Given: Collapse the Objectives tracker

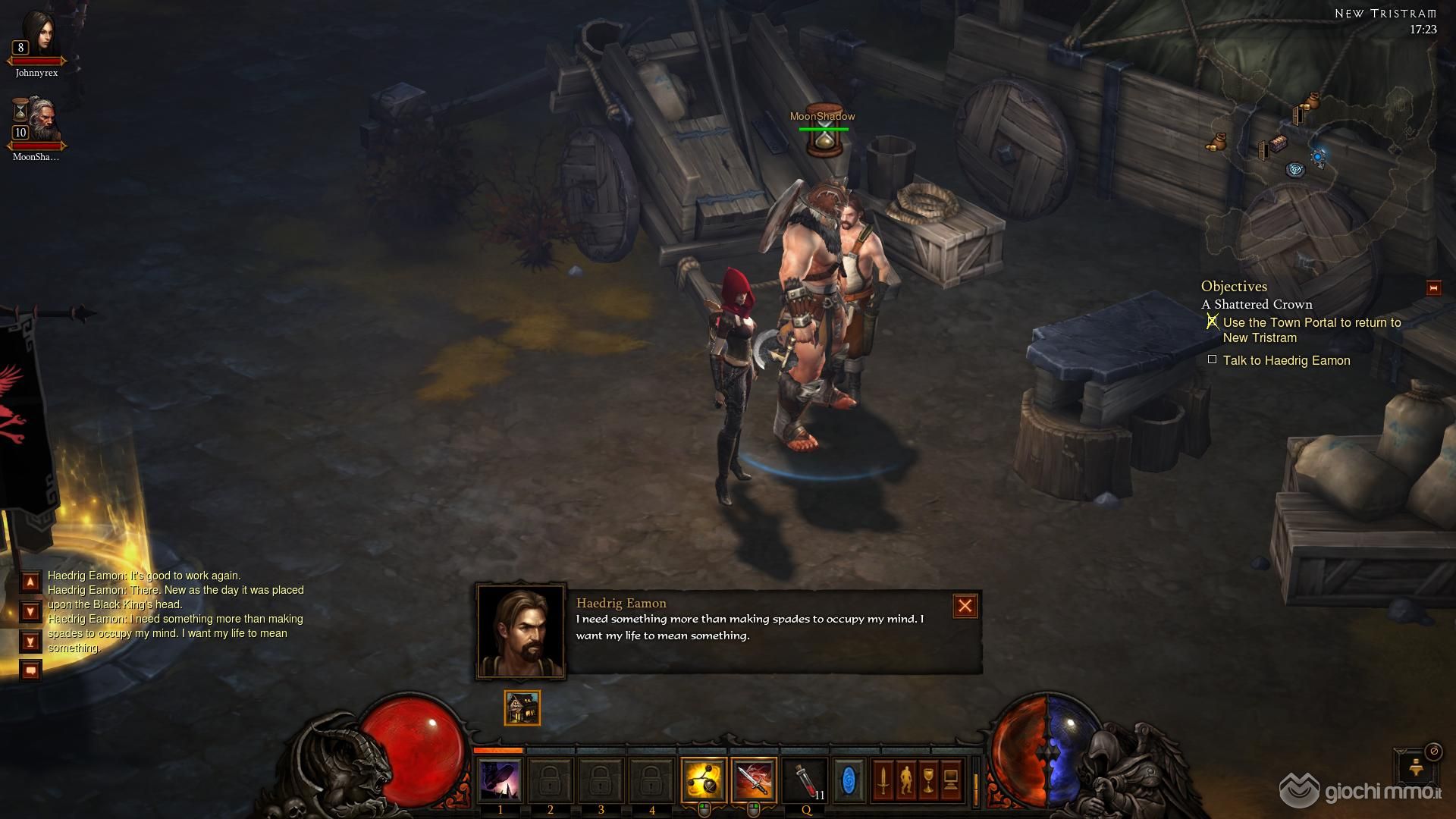Looking at the screenshot, I should coord(1433,288).
